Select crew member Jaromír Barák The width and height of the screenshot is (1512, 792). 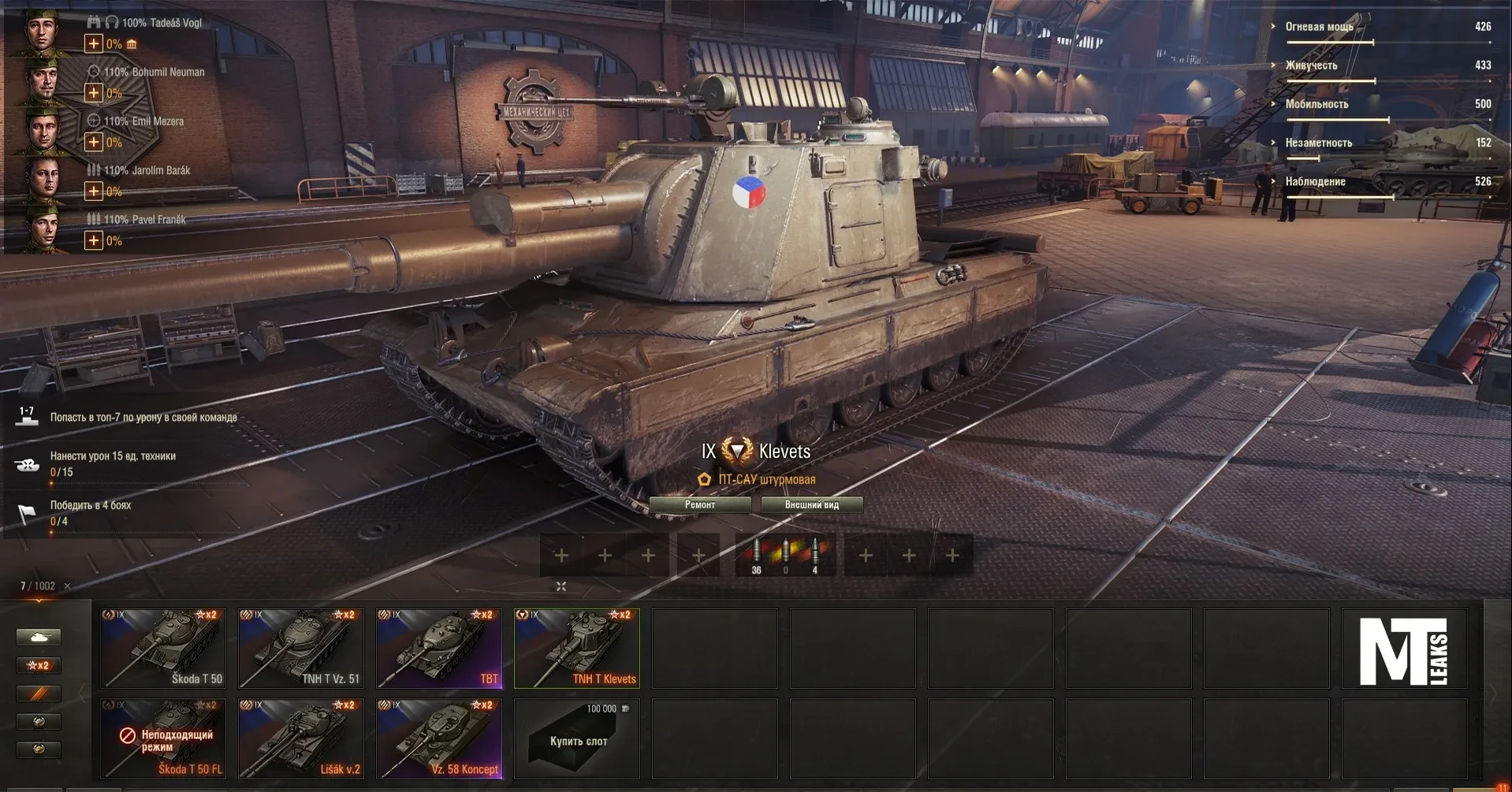point(42,180)
